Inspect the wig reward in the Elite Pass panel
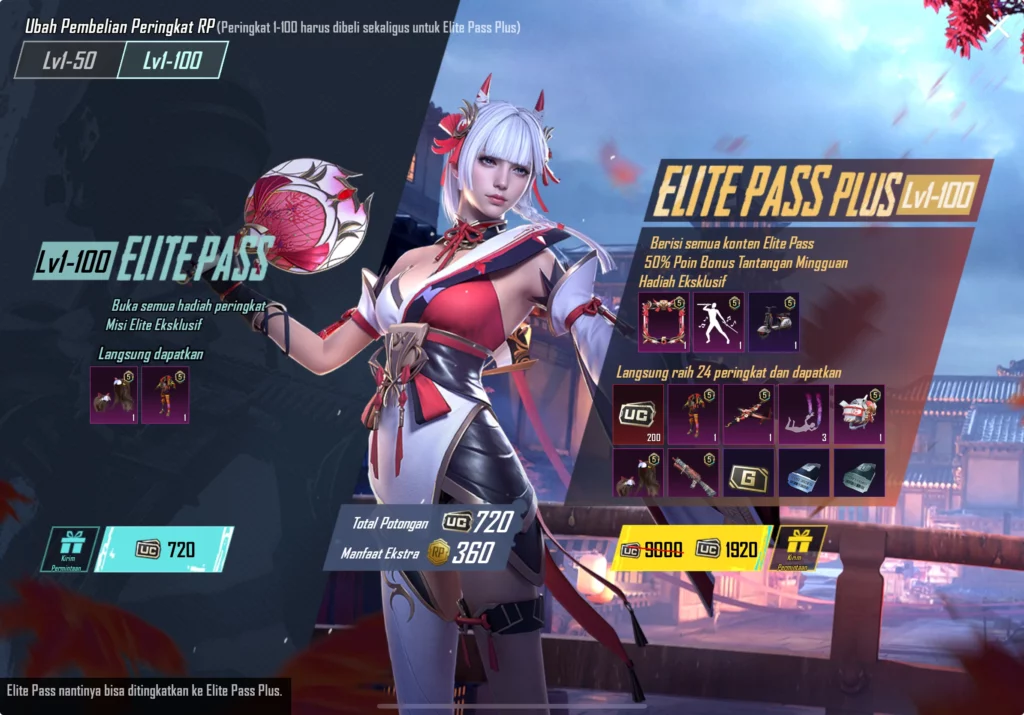 click(x=112, y=394)
